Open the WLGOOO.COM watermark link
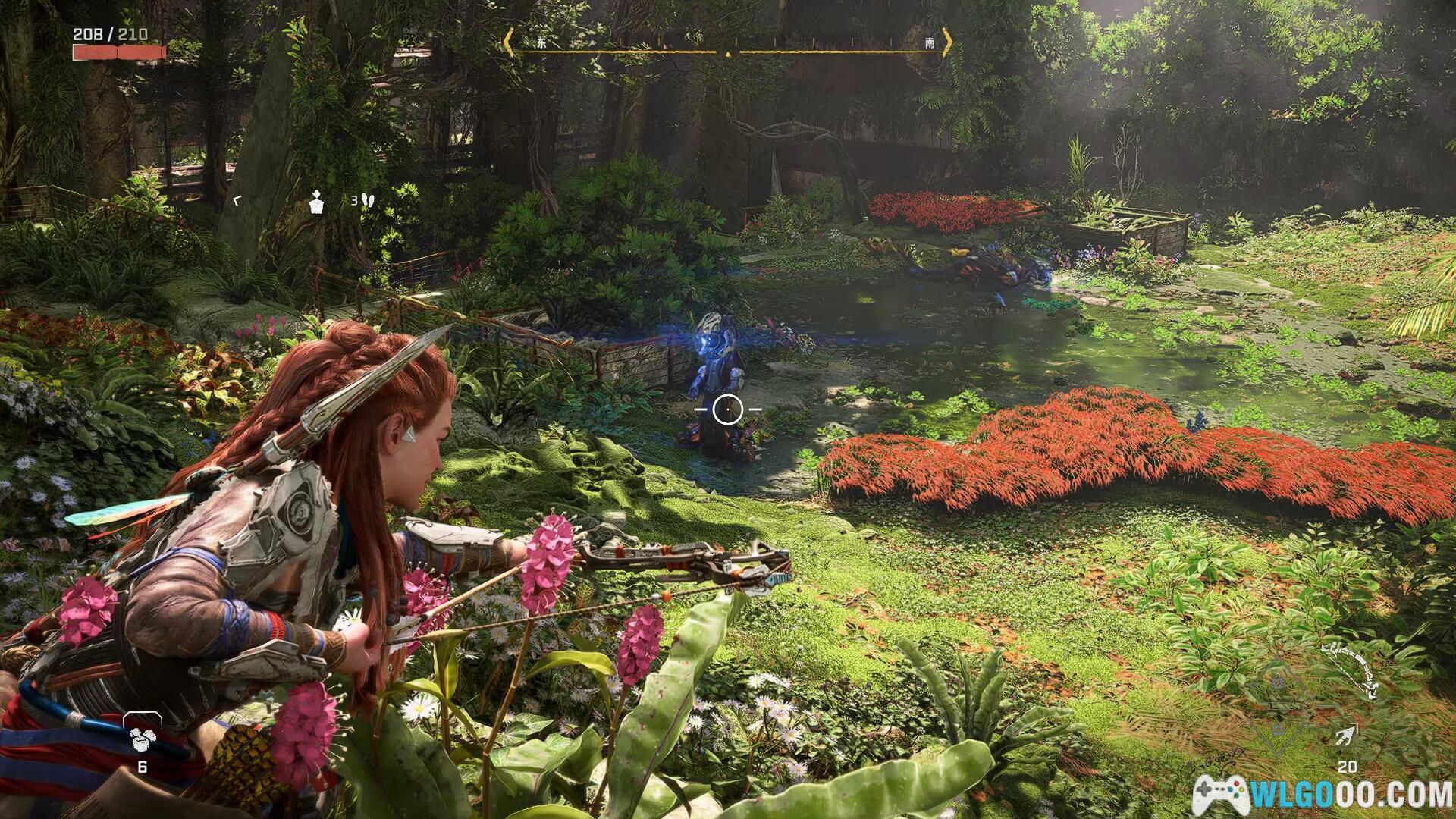This screenshot has width=1456, height=819. (x=1323, y=792)
